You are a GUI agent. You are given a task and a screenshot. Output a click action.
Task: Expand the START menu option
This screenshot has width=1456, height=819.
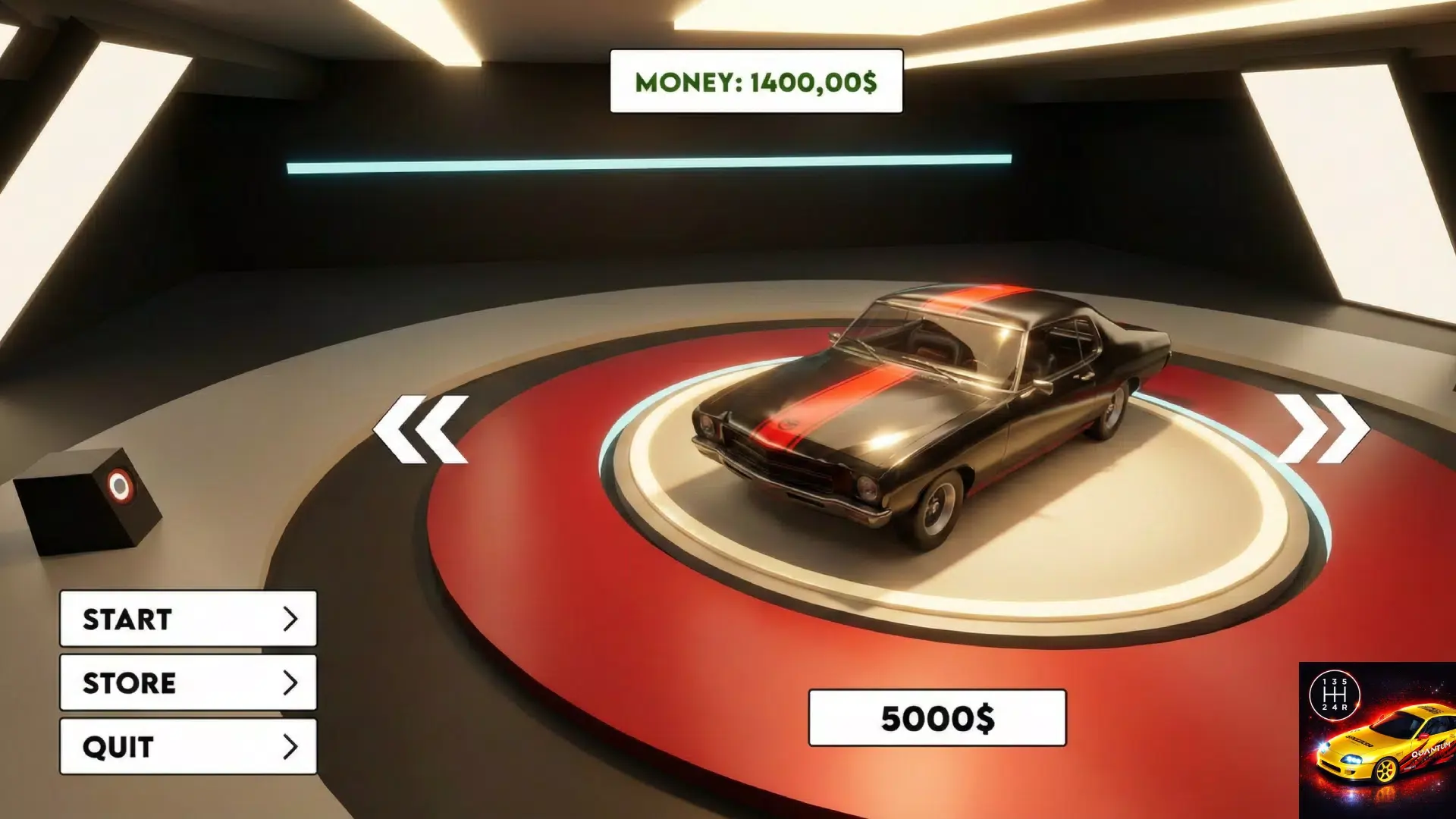(x=187, y=620)
